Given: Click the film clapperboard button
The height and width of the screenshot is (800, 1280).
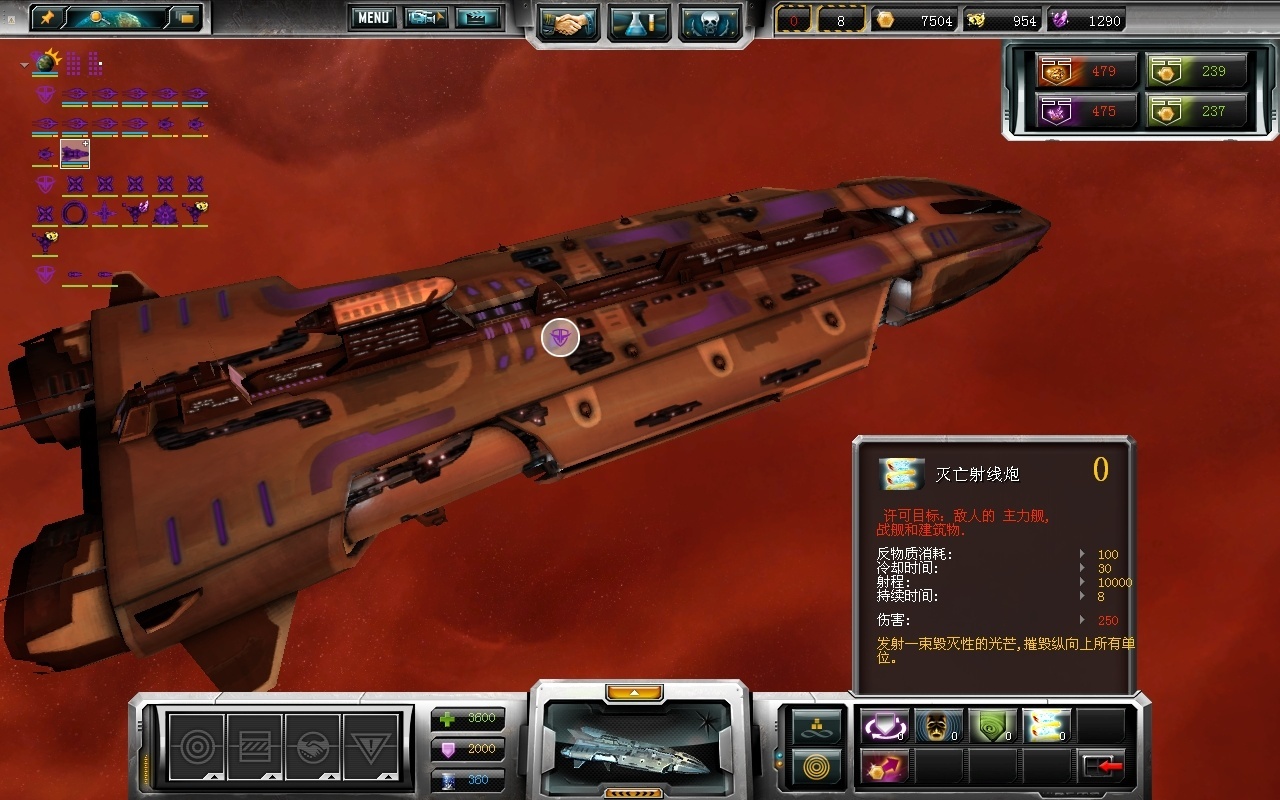Looking at the screenshot, I should (x=477, y=17).
